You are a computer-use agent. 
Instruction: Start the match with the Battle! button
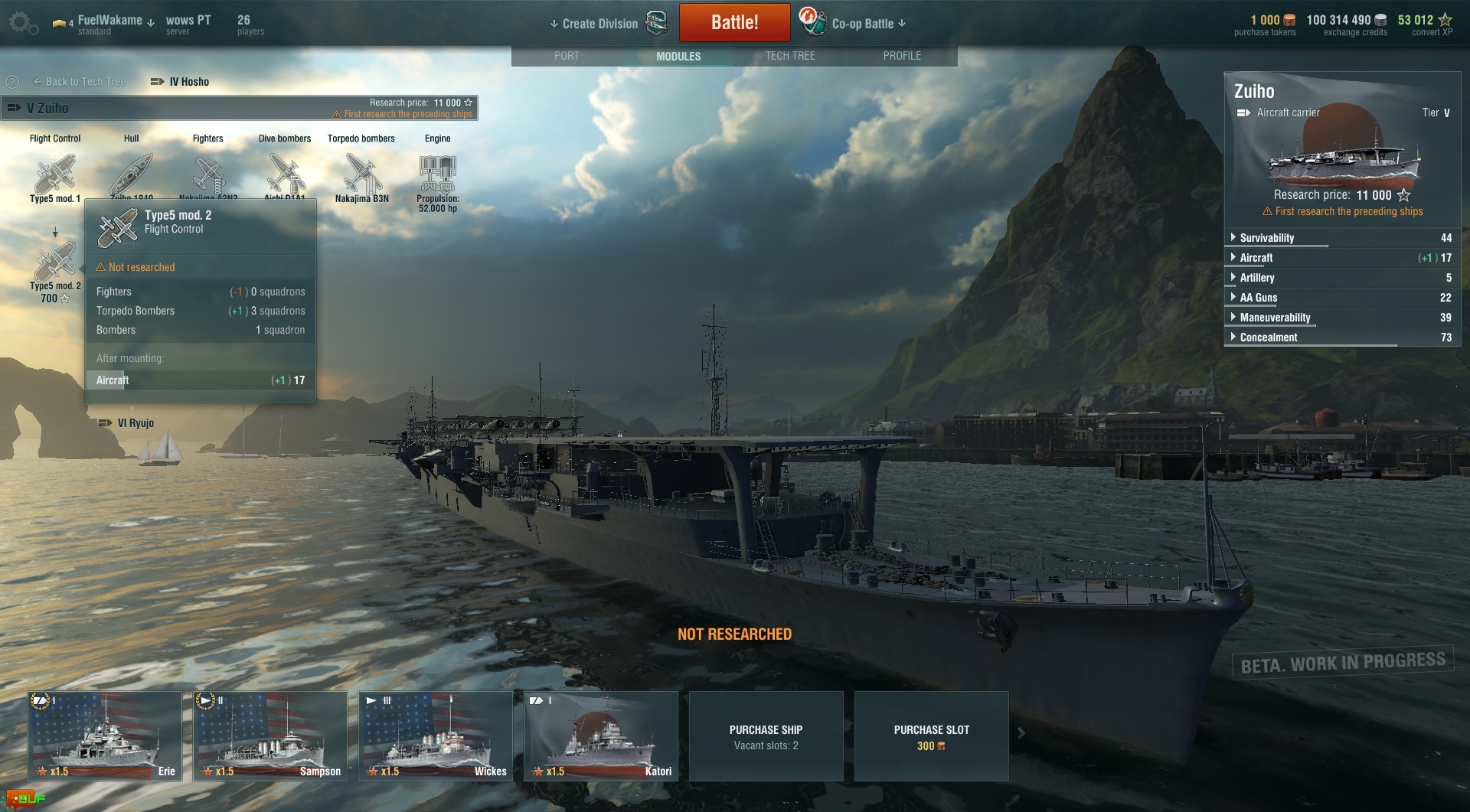tap(734, 23)
